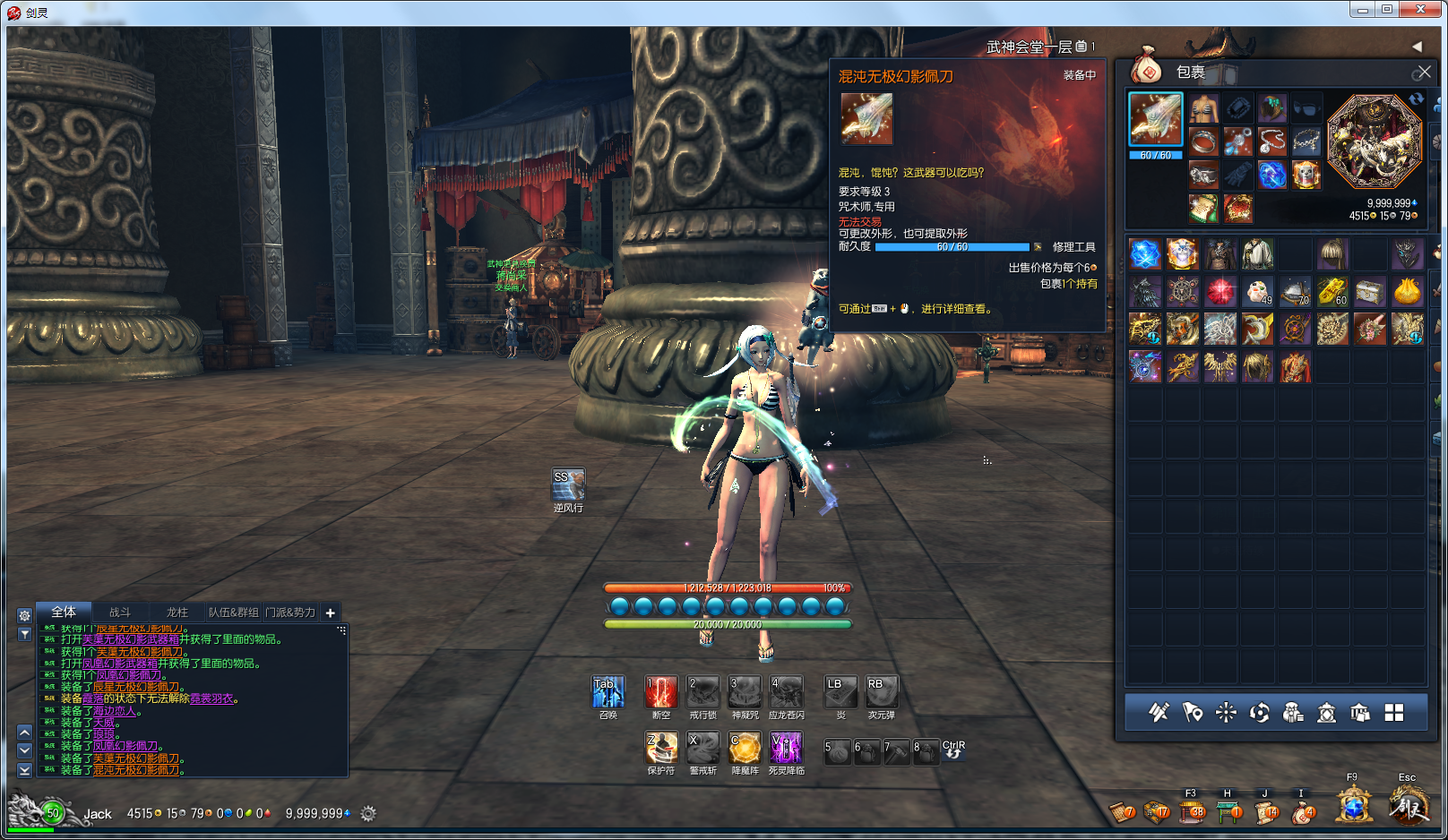Open the 龙柱 chat tab
Viewport: 1448px width, 840px height.
[177, 613]
